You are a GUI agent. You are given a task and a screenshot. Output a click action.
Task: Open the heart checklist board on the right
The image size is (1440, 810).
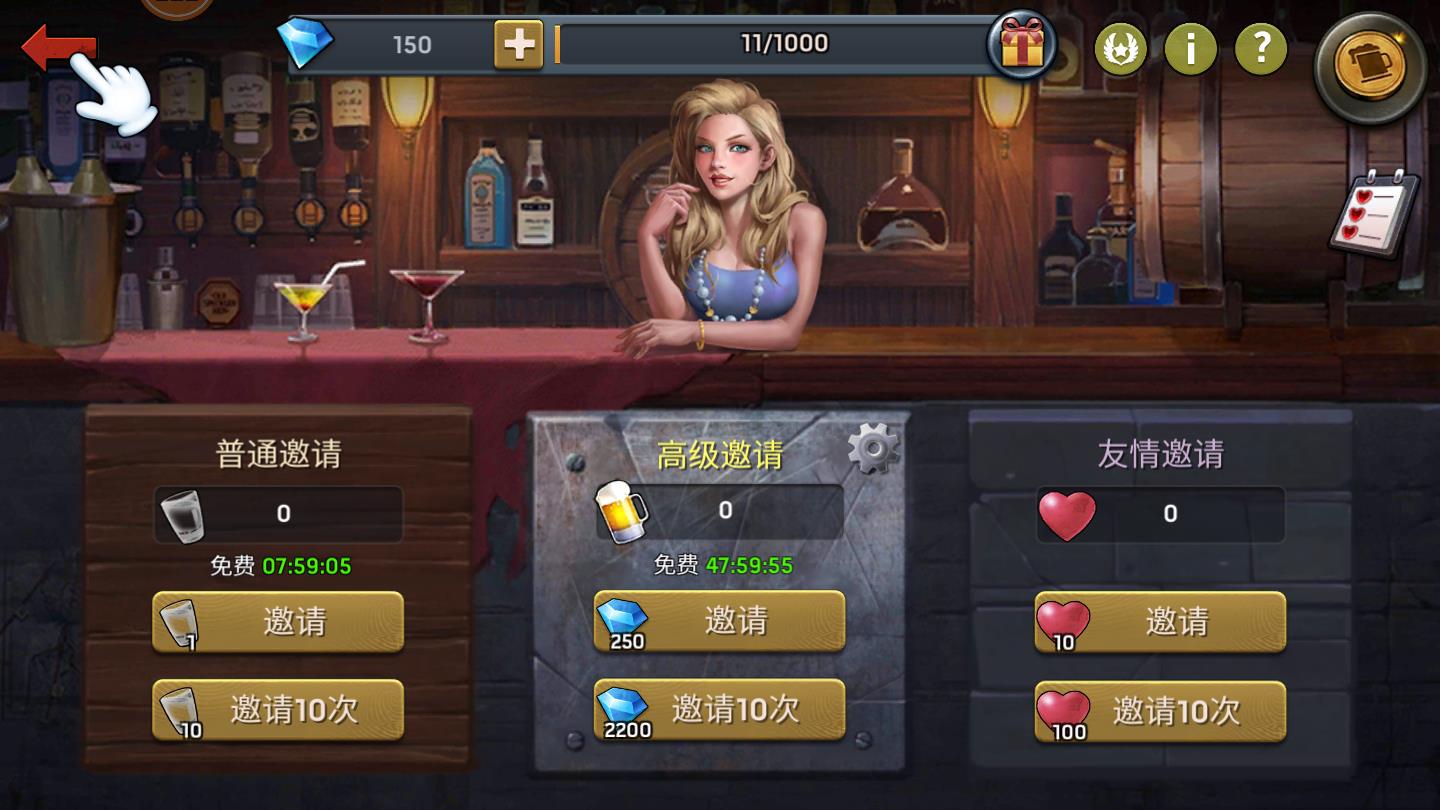1374,212
